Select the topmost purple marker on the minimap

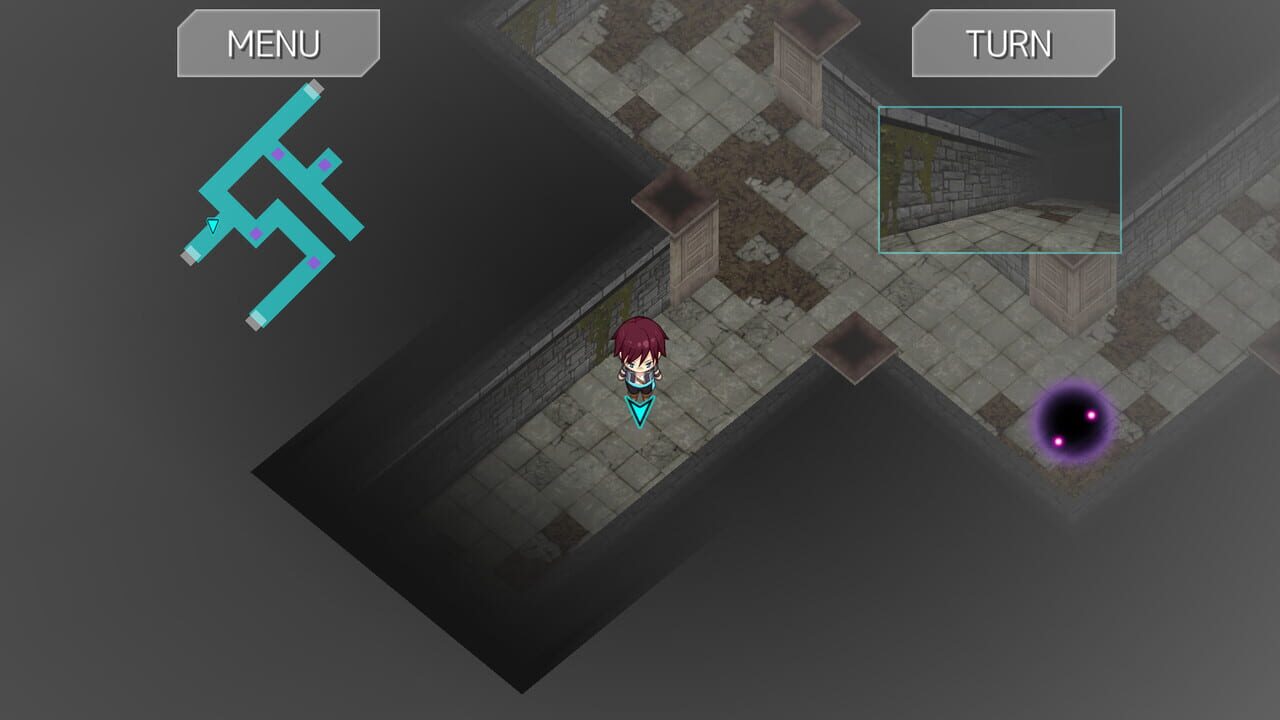pyautogui.click(x=278, y=153)
